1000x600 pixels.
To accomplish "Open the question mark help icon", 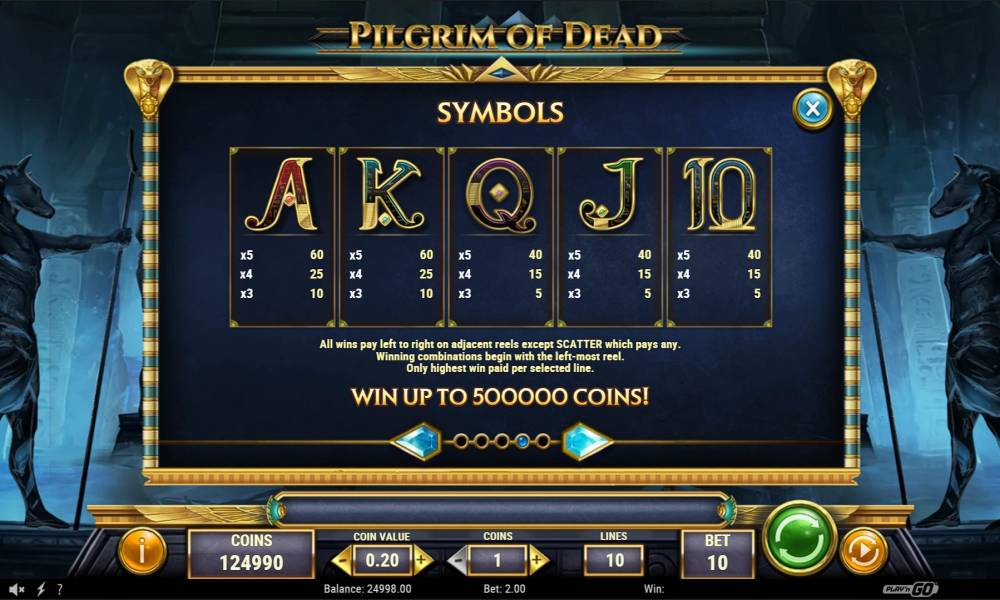I will (x=61, y=589).
